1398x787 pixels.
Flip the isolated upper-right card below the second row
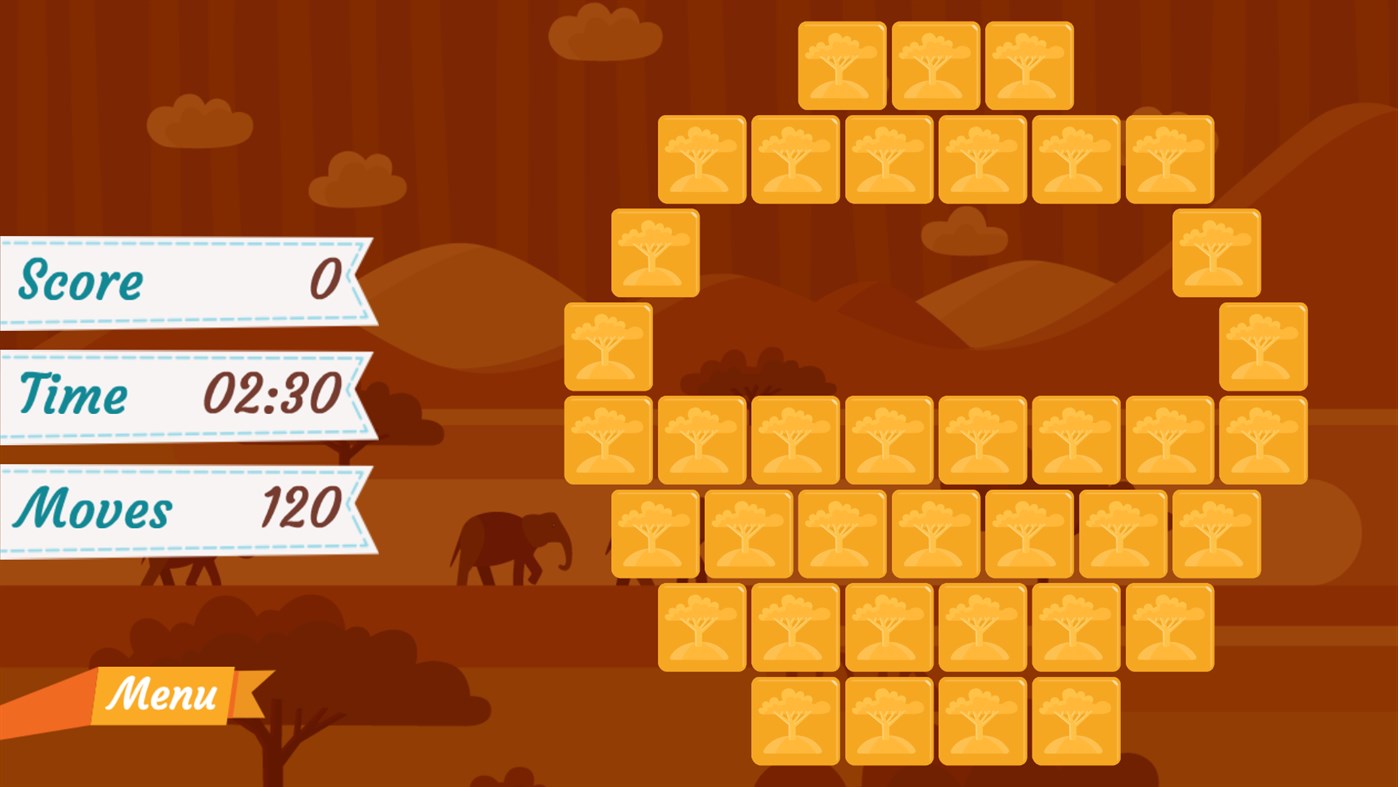pos(1215,251)
